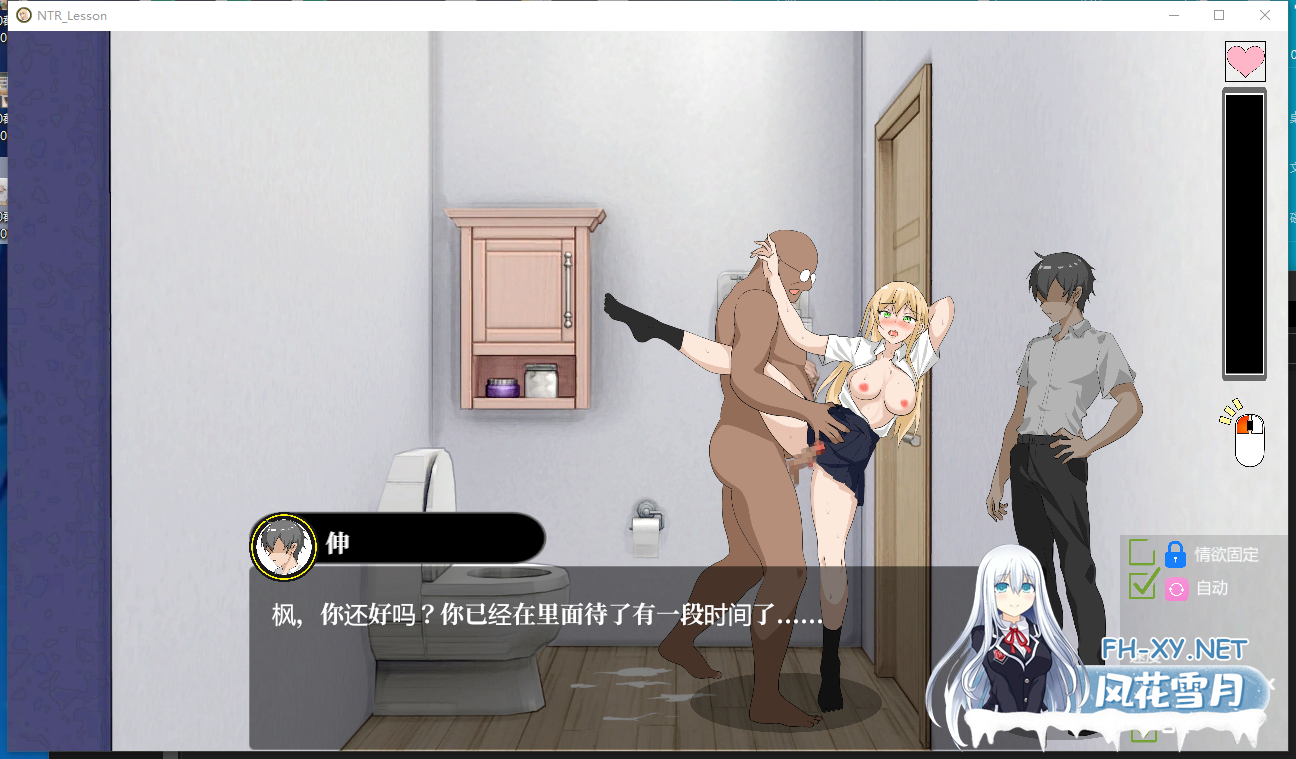
Task: Click the green checkmark inside the 自动 box
Action: pos(1143,589)
